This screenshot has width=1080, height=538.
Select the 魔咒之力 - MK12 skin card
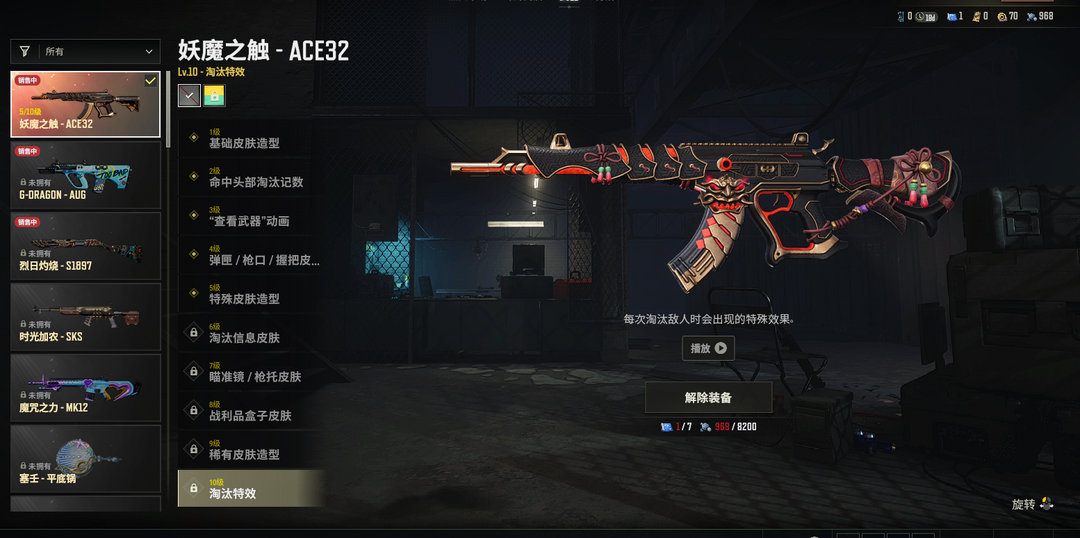coord(85,387)
